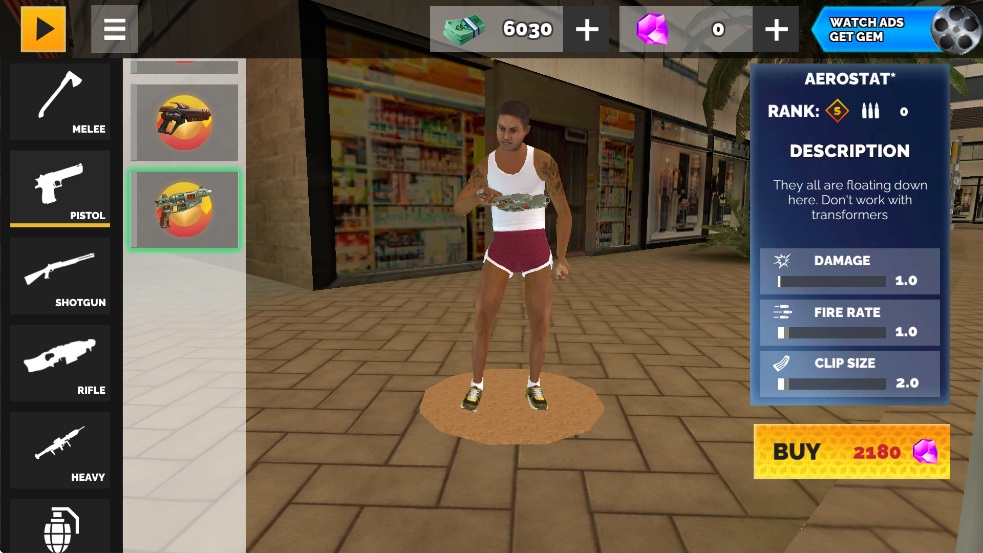Buy the Aerostat for 2180 gems

tap(851, 451)
